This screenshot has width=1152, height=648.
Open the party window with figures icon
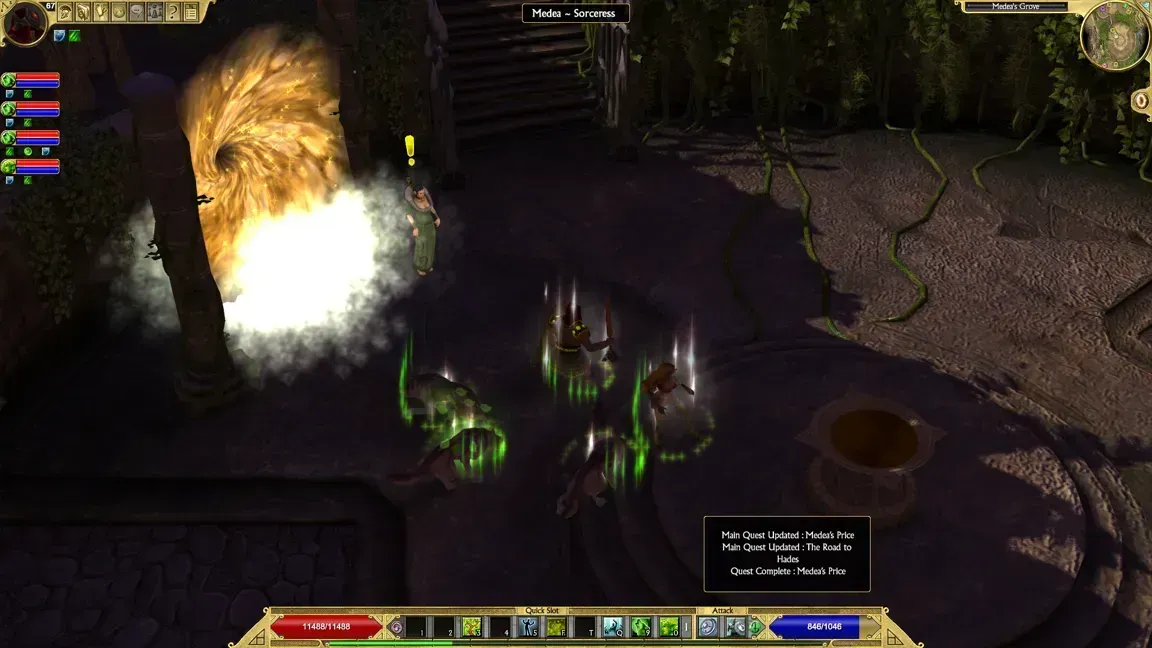pyautogui.click(x=154, y=12)
